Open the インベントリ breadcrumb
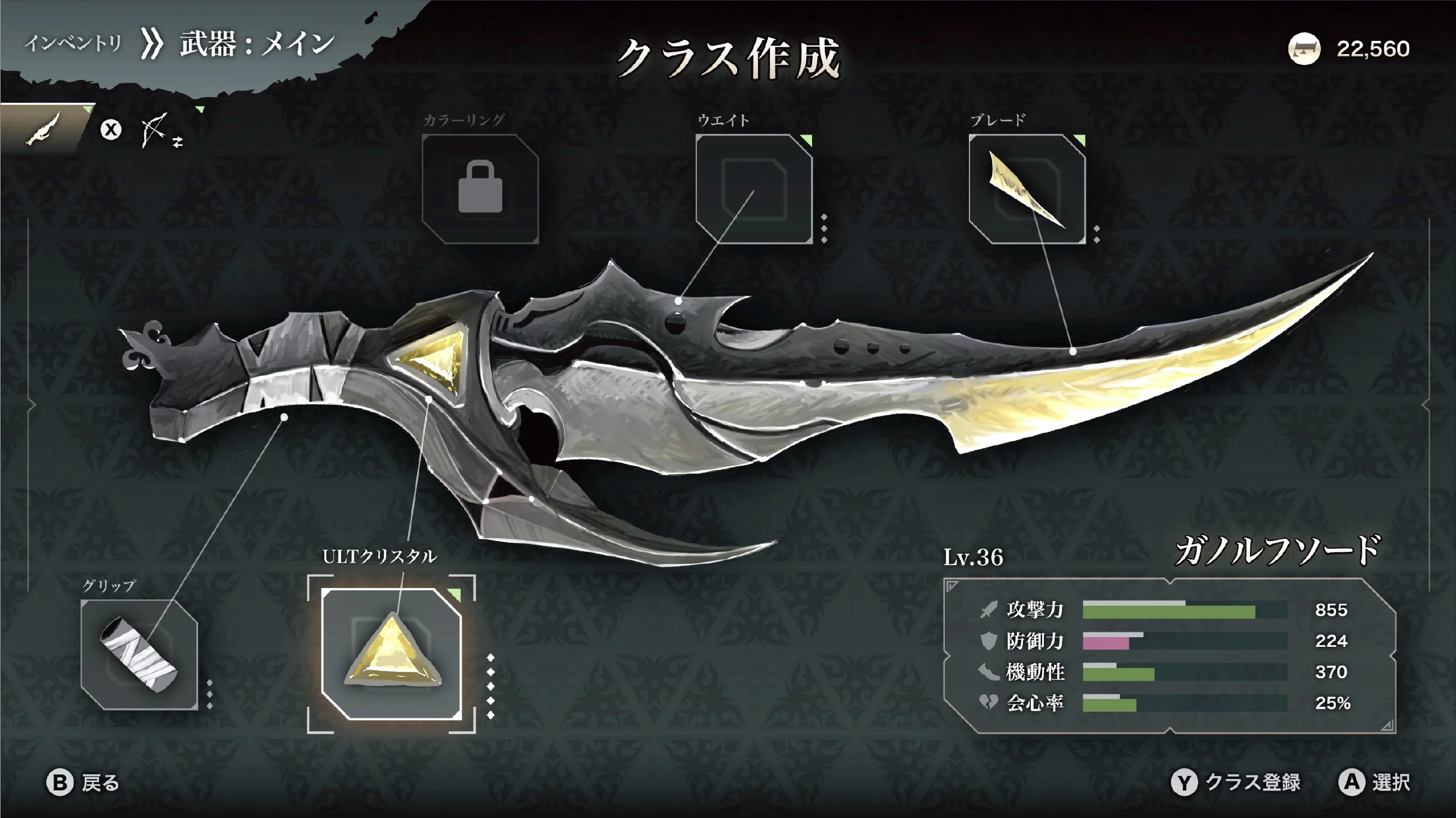 [73, 43]
